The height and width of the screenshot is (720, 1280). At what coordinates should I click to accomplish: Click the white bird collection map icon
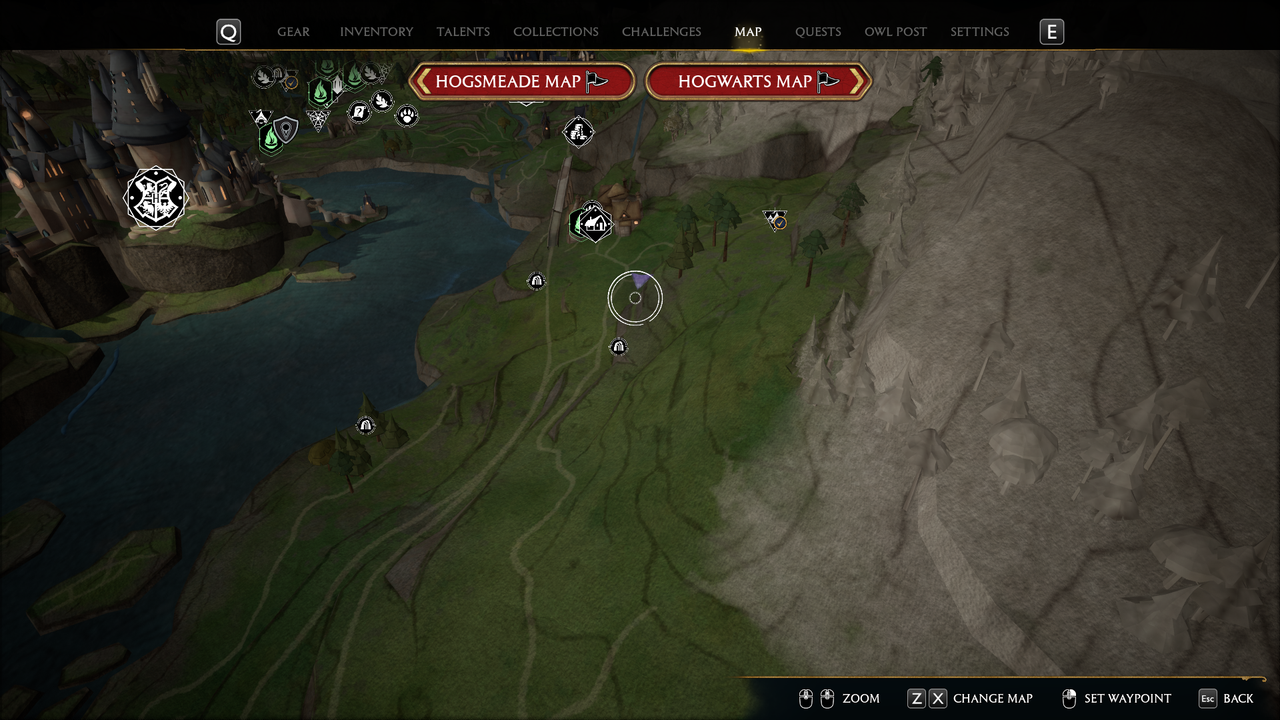pos(383,101)
